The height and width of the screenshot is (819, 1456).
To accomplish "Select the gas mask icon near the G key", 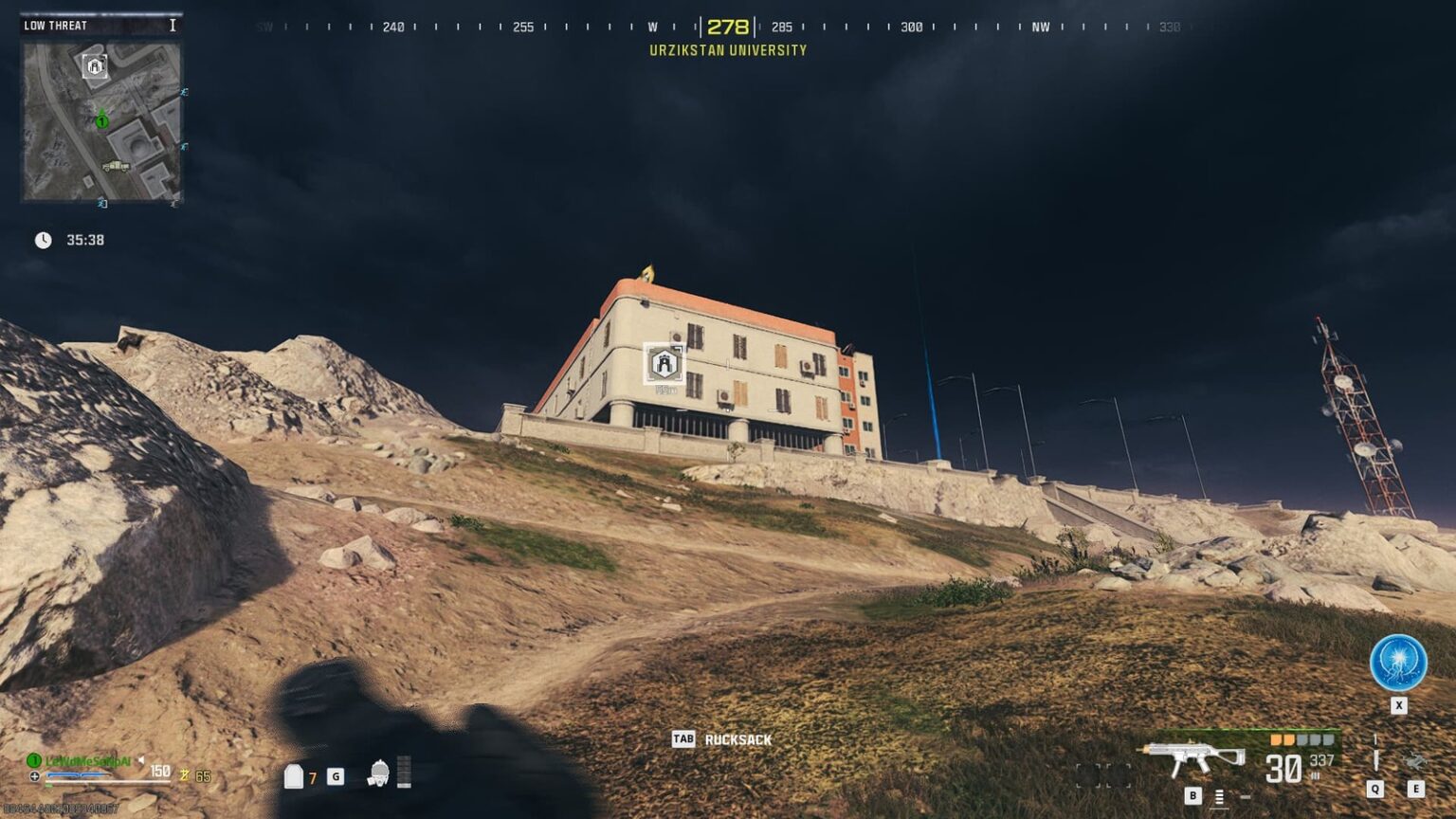I will point(378,774).
